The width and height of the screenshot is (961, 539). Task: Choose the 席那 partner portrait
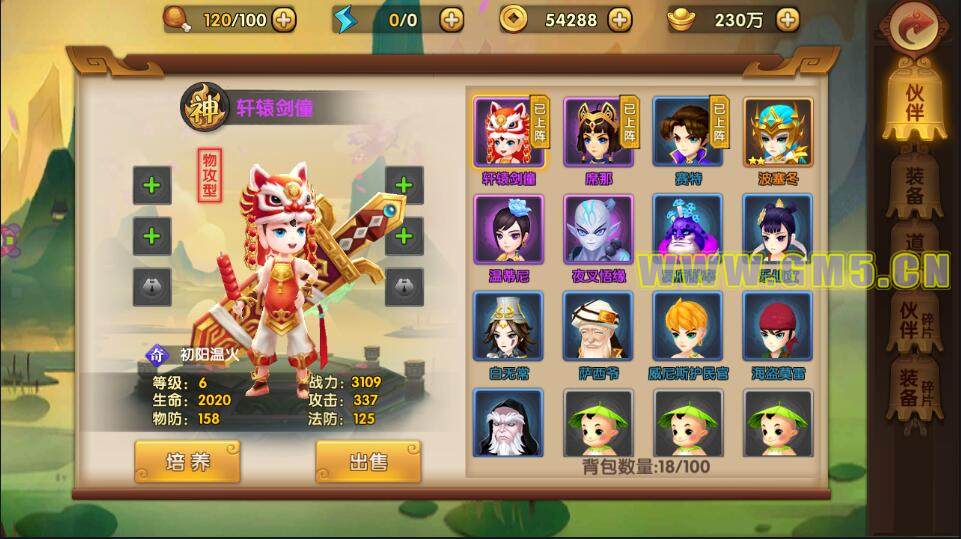click(597, 133)
